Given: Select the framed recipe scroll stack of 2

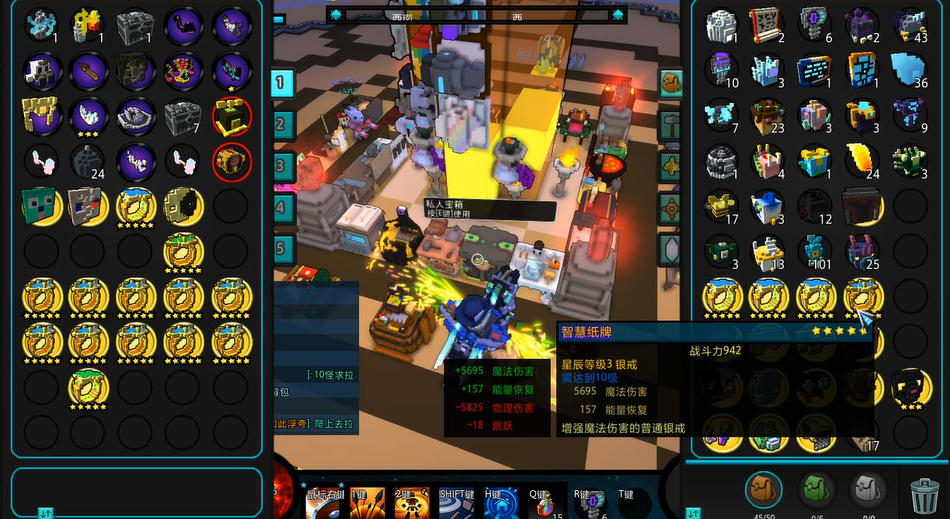Looking at the screenshot, I should pyautogui.click(x=766, y=24).
